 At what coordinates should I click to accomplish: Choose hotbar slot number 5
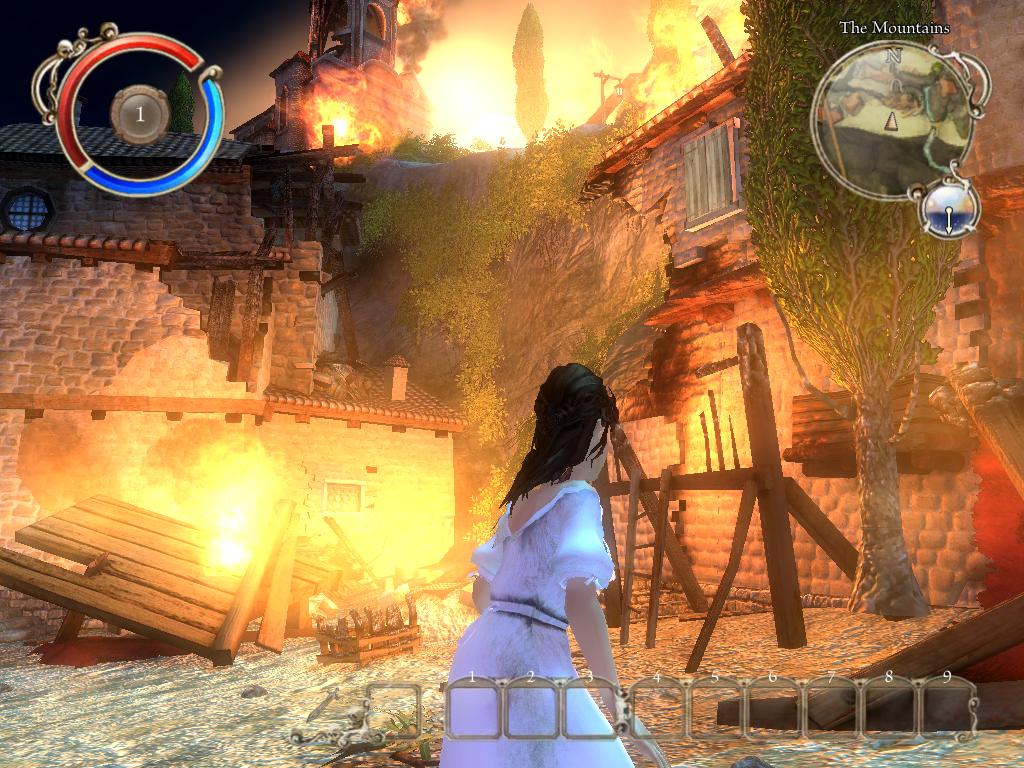click(714, 710)
